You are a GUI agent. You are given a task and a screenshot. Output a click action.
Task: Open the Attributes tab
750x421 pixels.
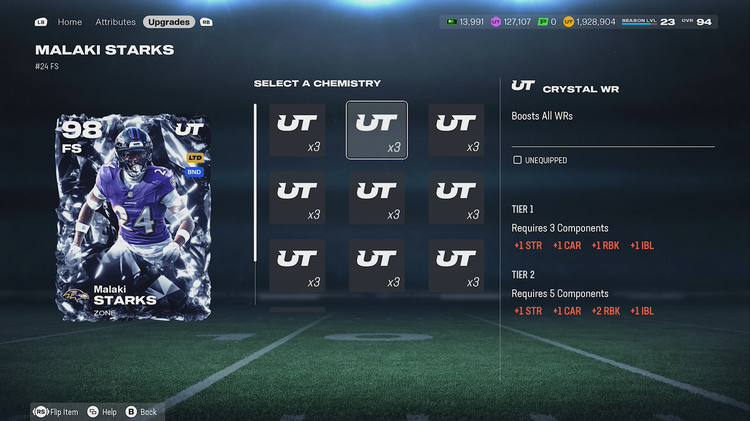(x=115, y=21)
